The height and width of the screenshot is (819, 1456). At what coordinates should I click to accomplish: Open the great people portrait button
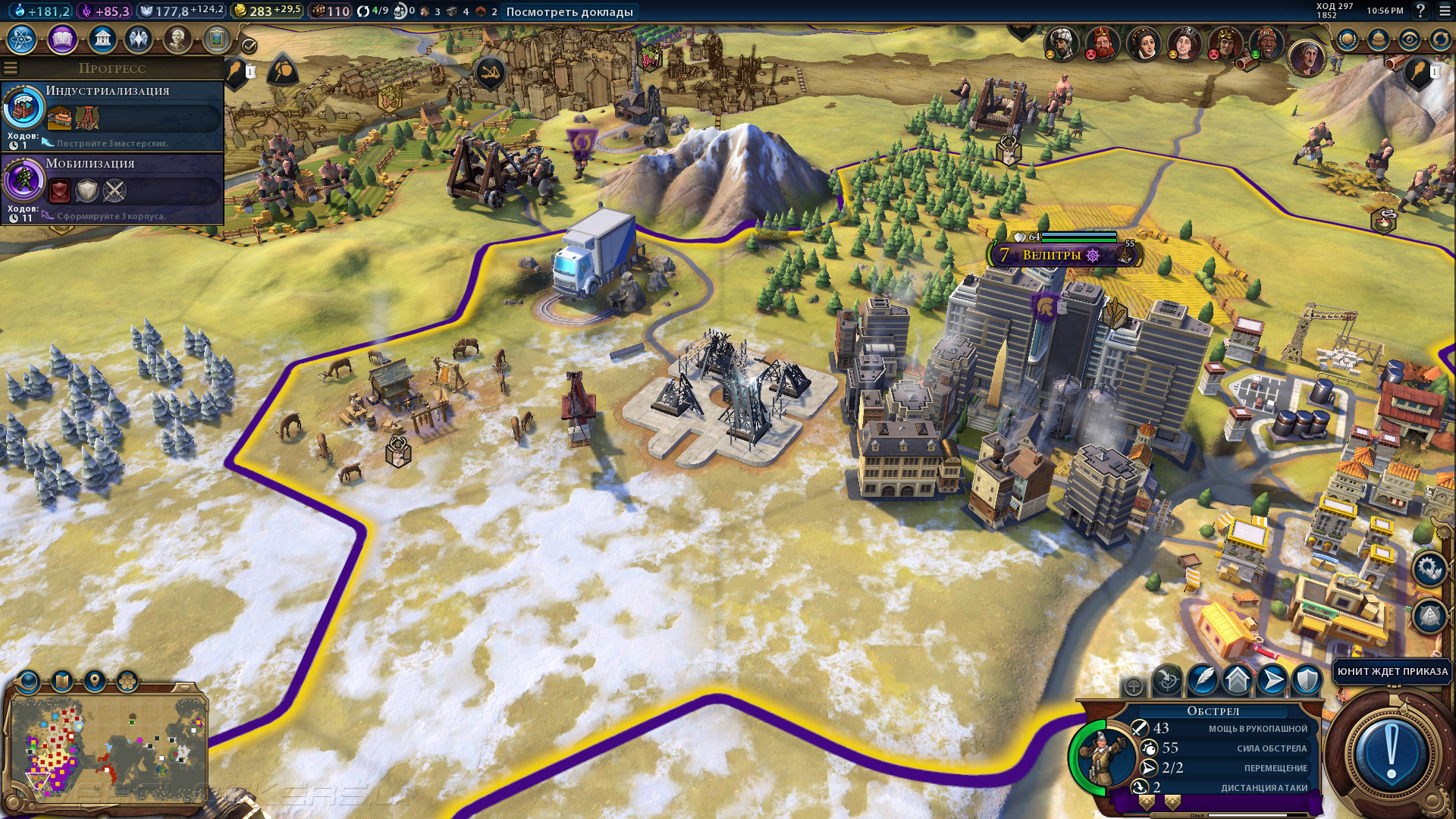(177, 39)
